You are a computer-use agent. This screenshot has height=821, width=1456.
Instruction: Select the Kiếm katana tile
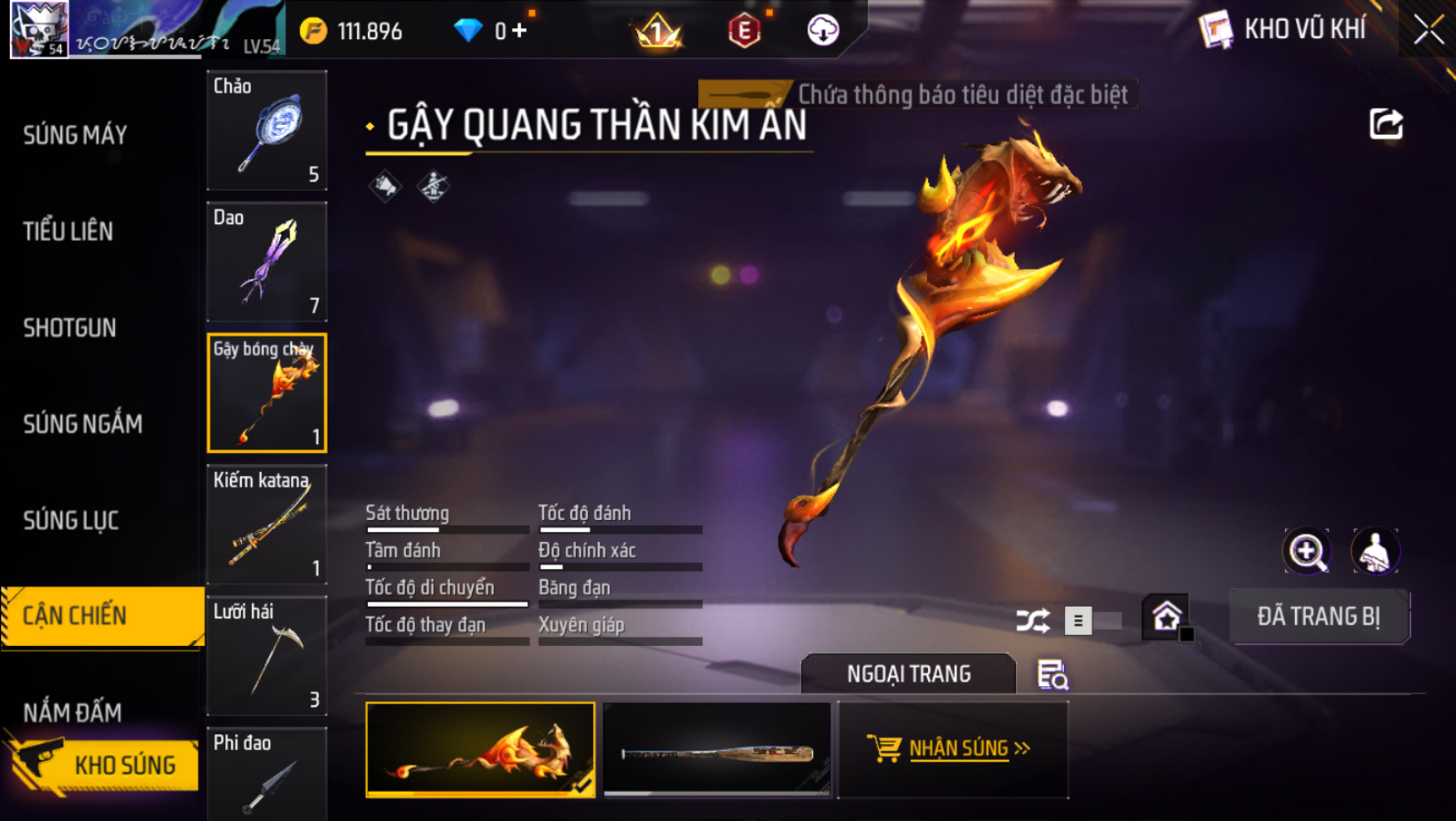click(x=267, y=524)
